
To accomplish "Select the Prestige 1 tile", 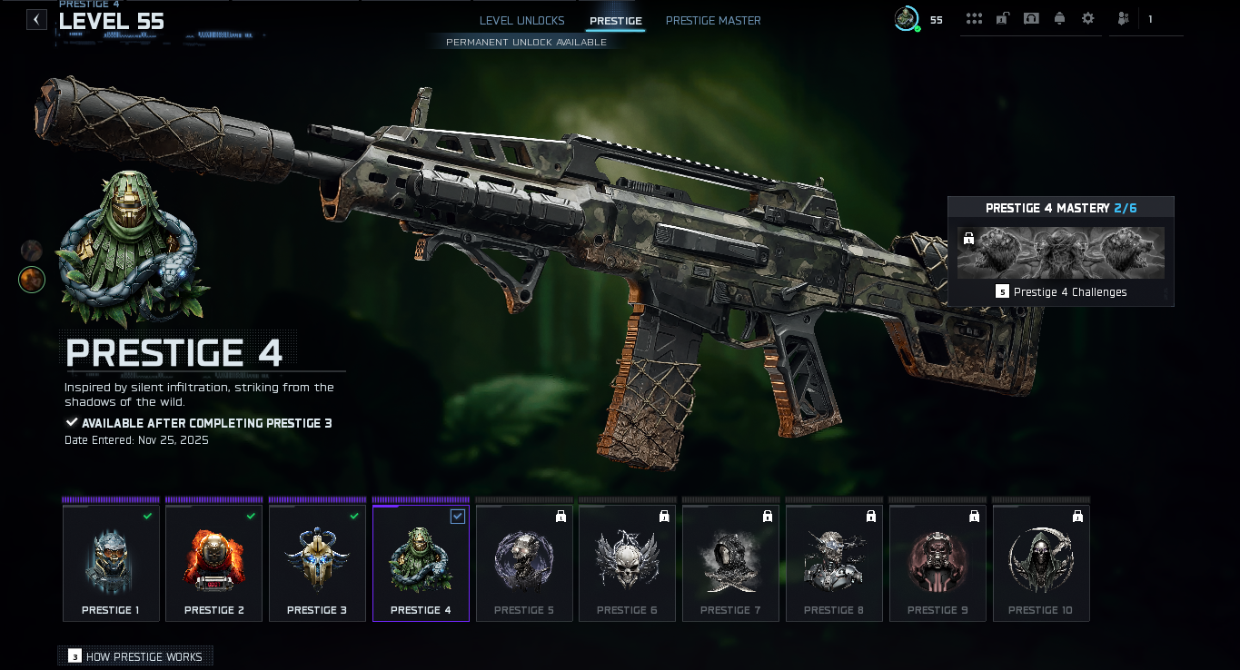I will tap(111, 563).
